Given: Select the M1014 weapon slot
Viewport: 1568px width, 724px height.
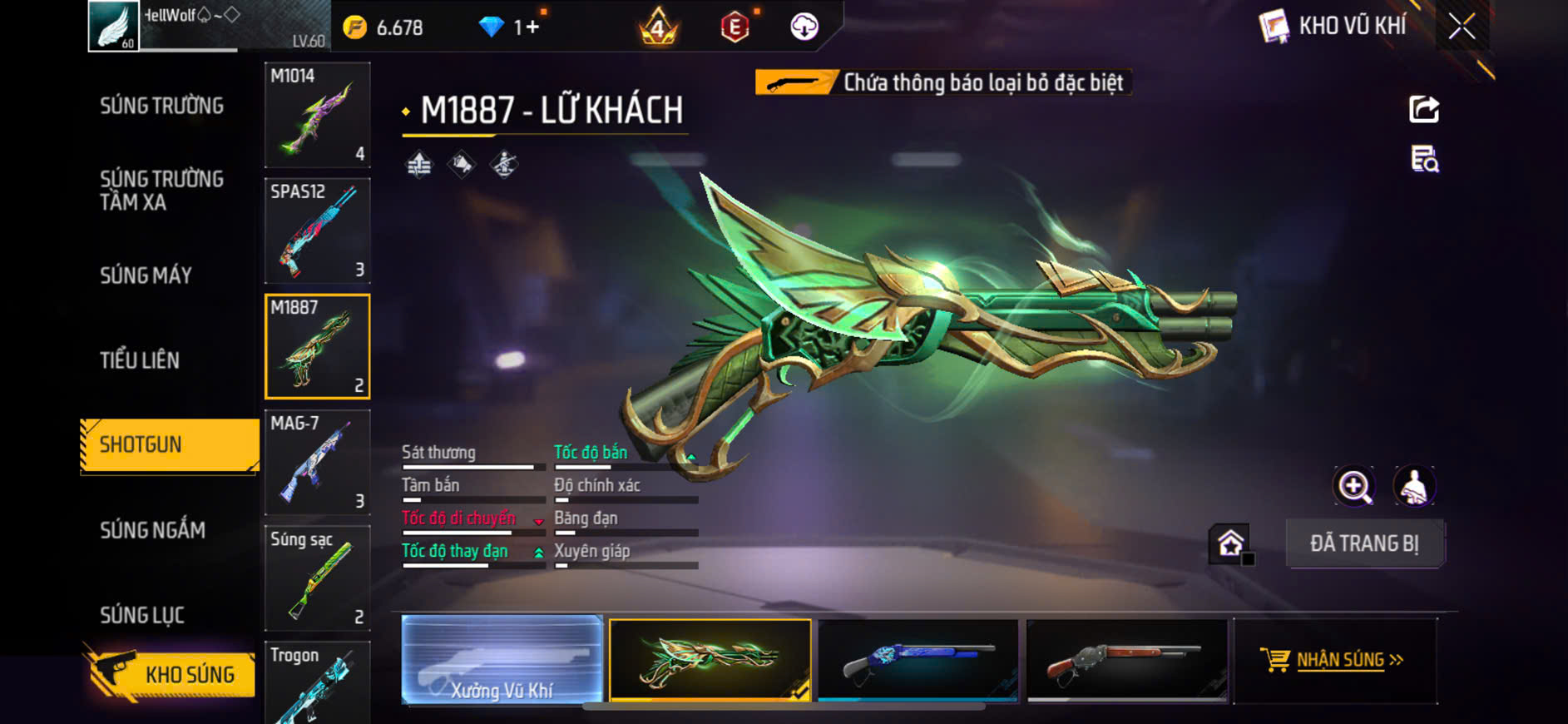Looking at the screenshot, I should point(318,115).
